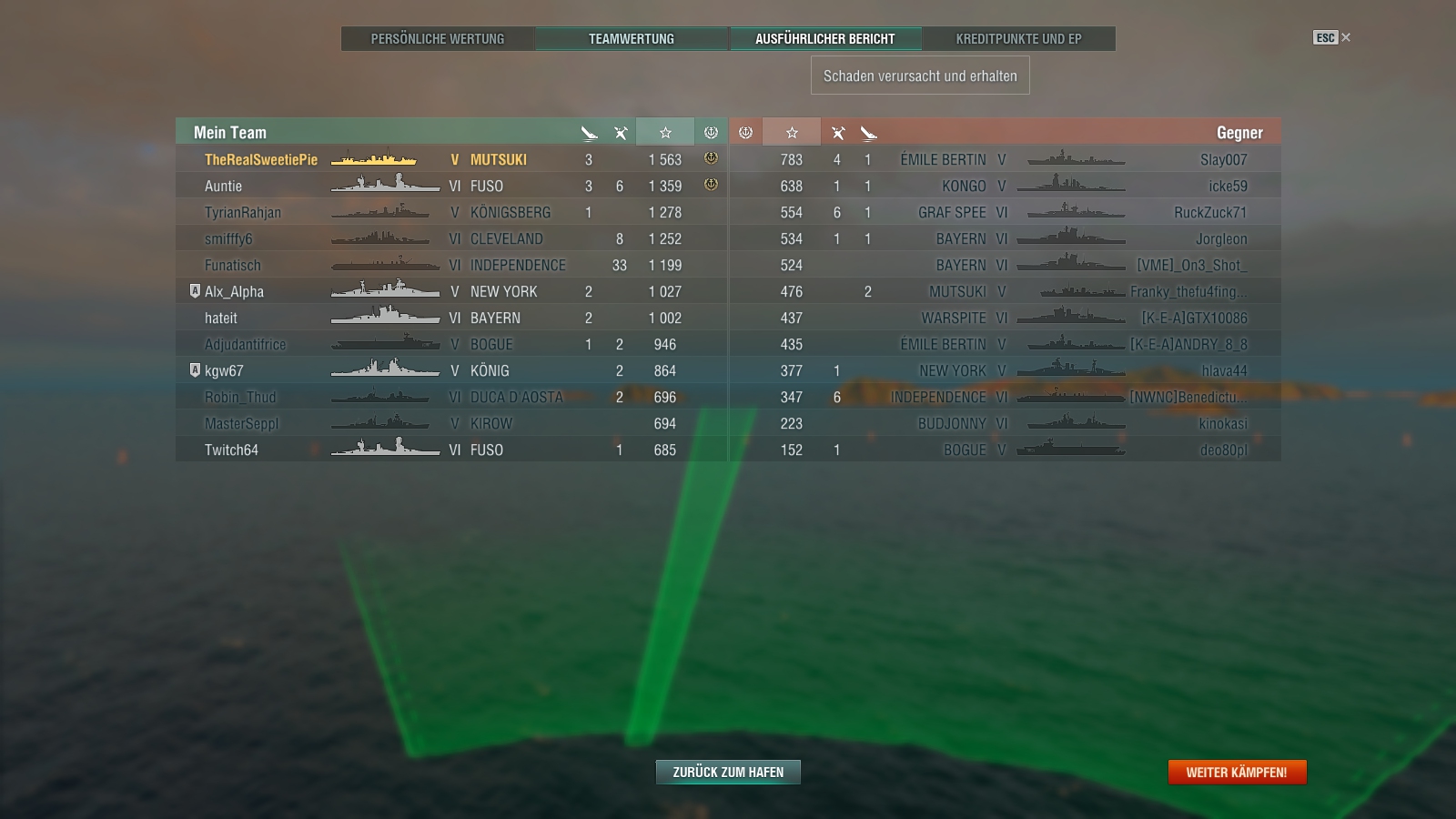Click the anchor achievements icon in Gegner header

[746, 132]
